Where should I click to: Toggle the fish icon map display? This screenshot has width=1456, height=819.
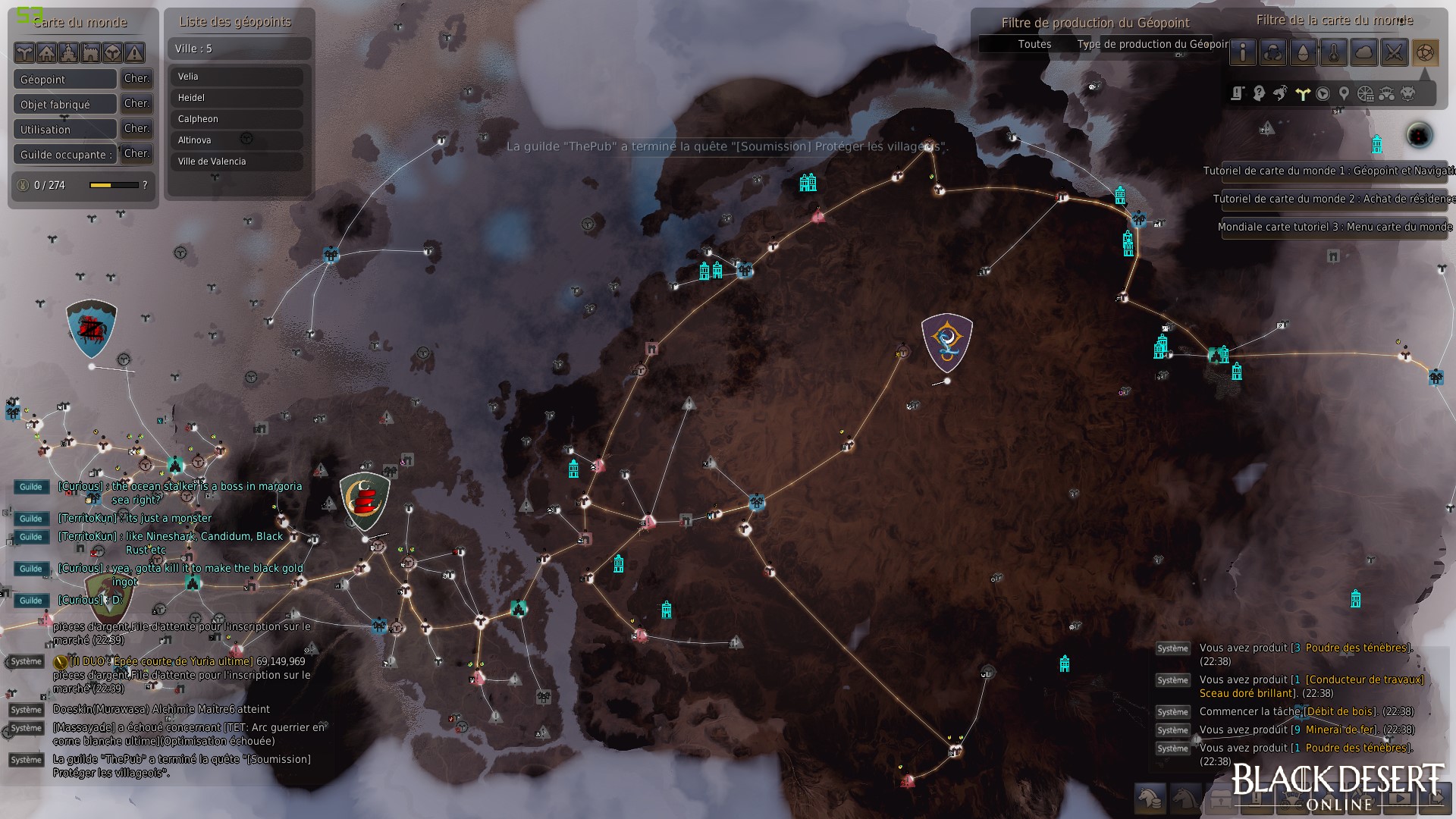point(1280,93)
